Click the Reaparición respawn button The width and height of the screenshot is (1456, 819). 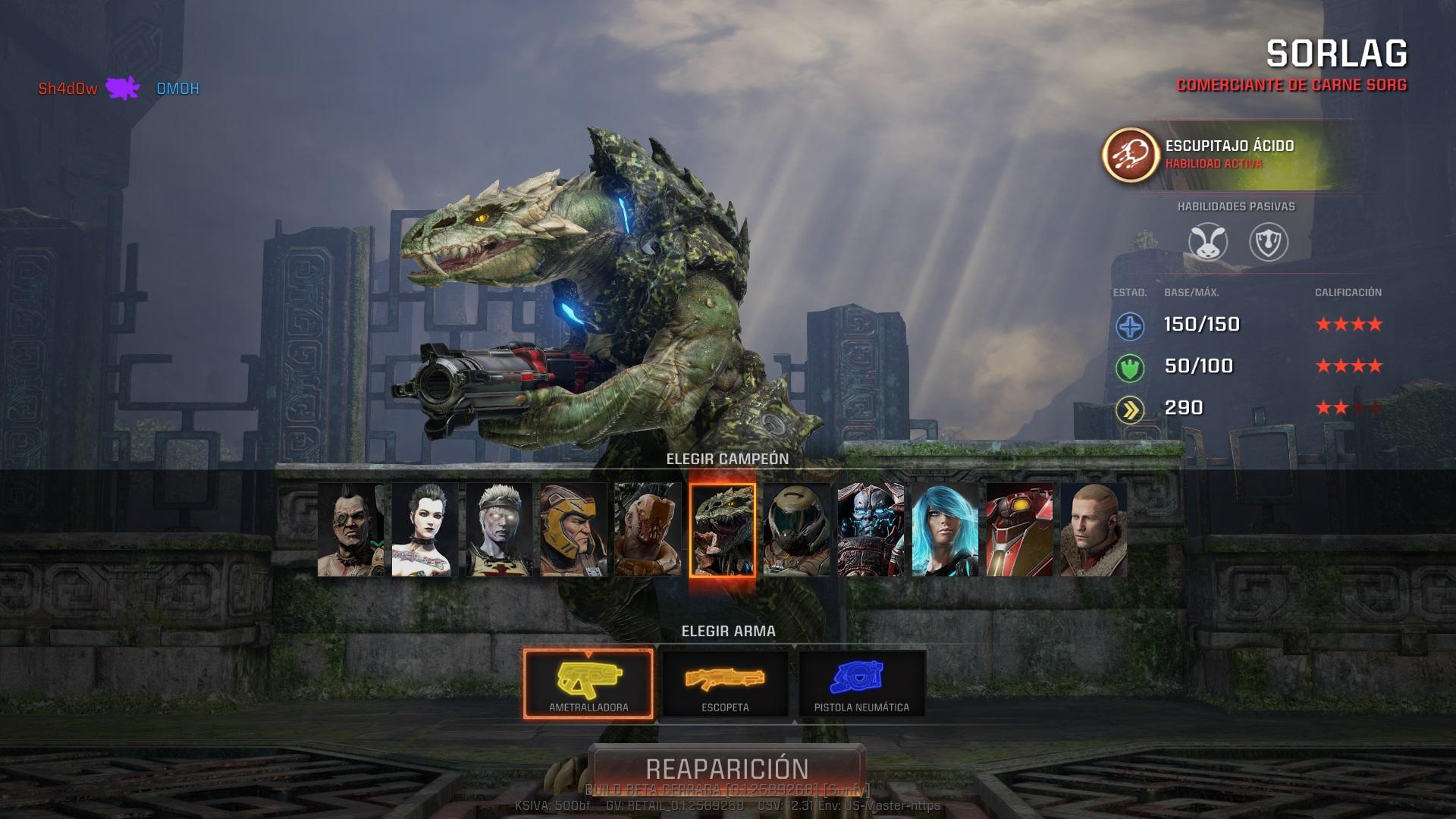click(726, 768)
